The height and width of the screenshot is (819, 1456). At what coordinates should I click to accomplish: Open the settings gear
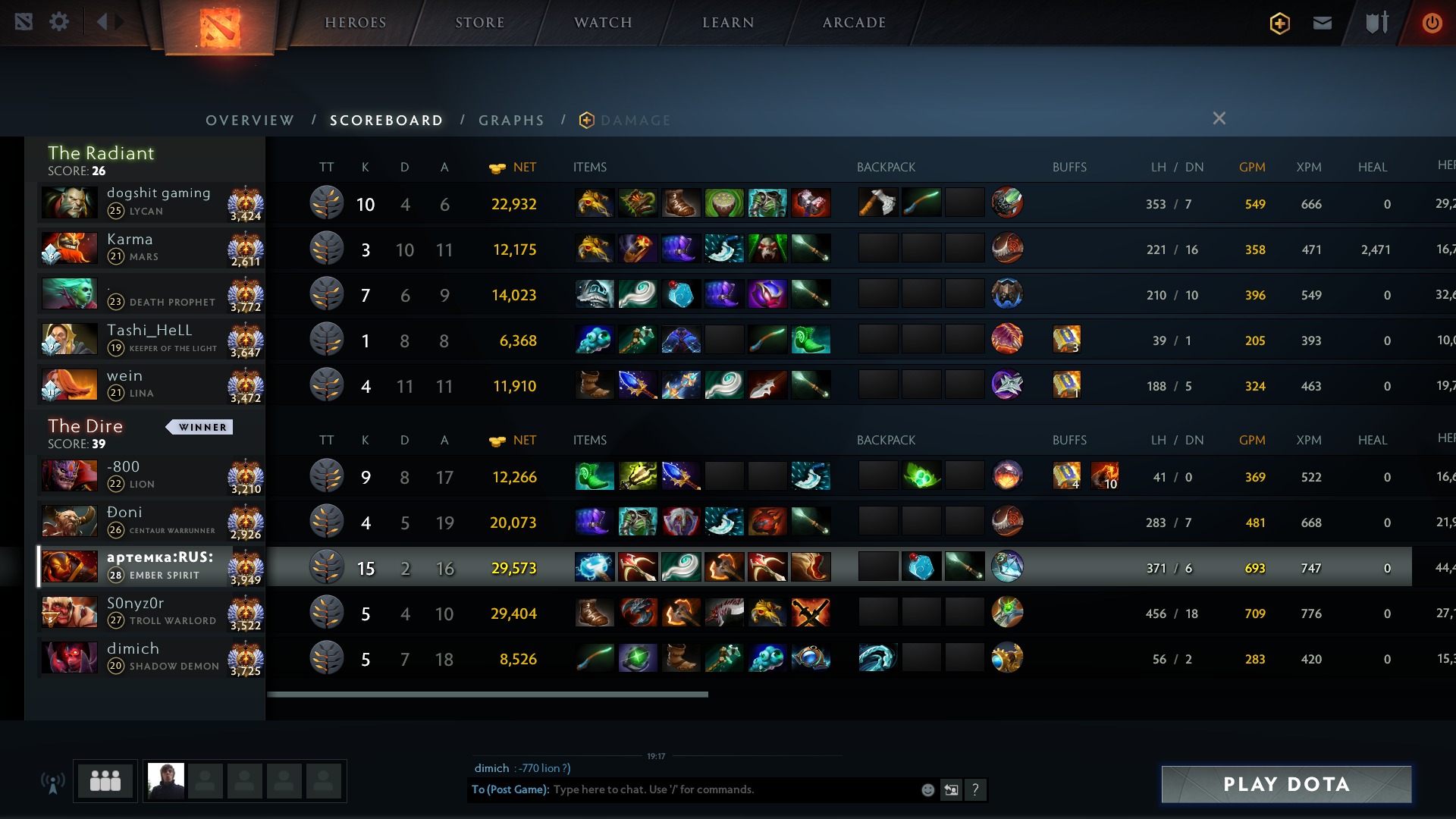59,21
